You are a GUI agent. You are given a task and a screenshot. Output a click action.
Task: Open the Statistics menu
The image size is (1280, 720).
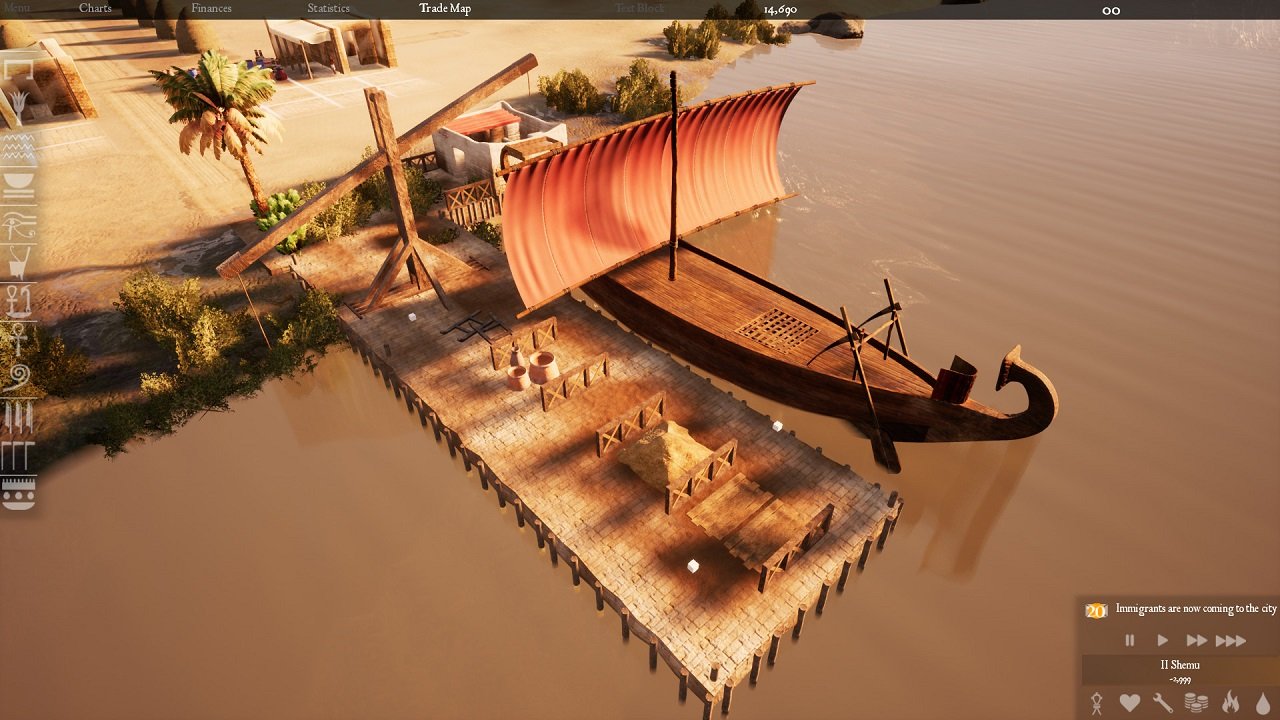click(328, 9)
